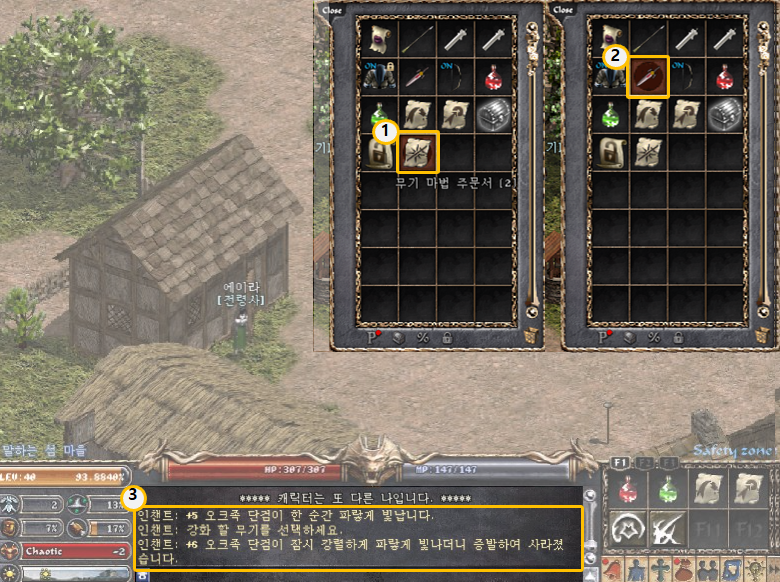Screen dimensions: 780x582
Task: Pick the padlock scroll in right inventory
Action: 609,152
